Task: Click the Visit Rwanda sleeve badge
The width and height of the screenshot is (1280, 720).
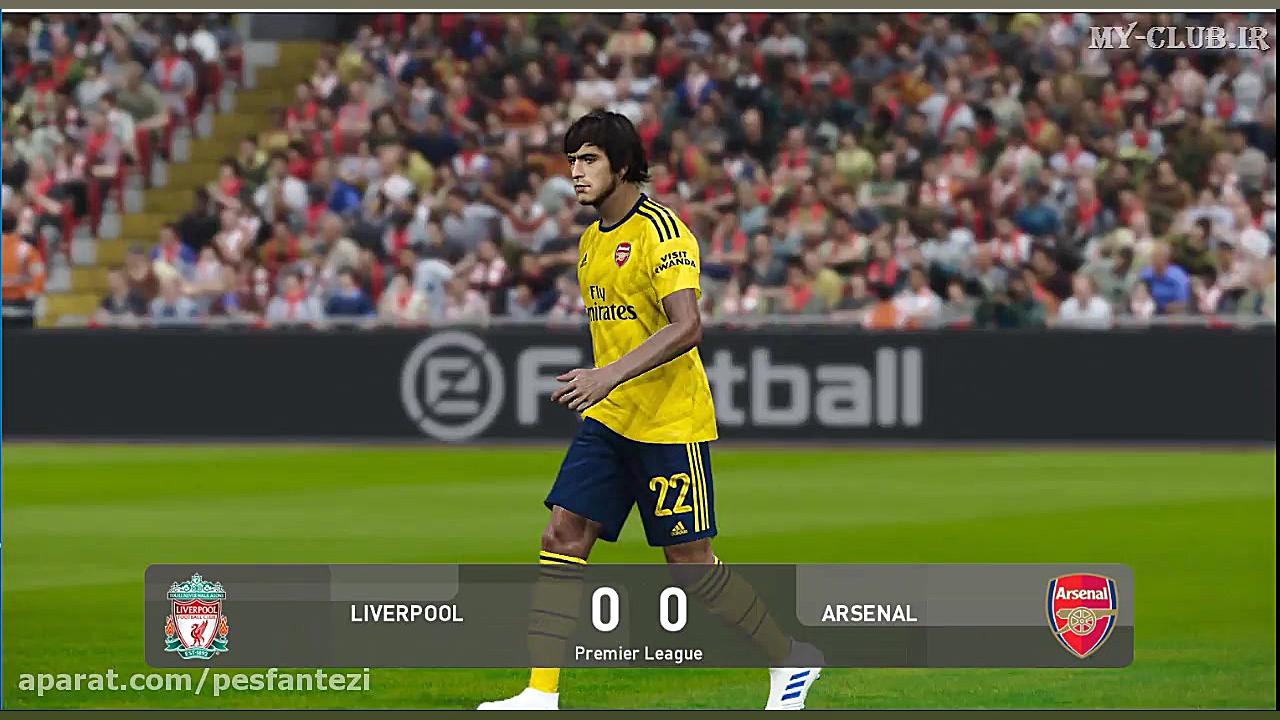Action: (674, 261)
